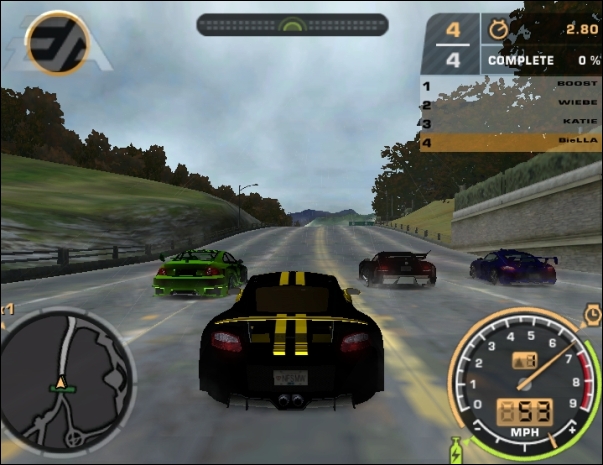Choose WIEBE's row in the standings
603x465 pixels.
511,105
